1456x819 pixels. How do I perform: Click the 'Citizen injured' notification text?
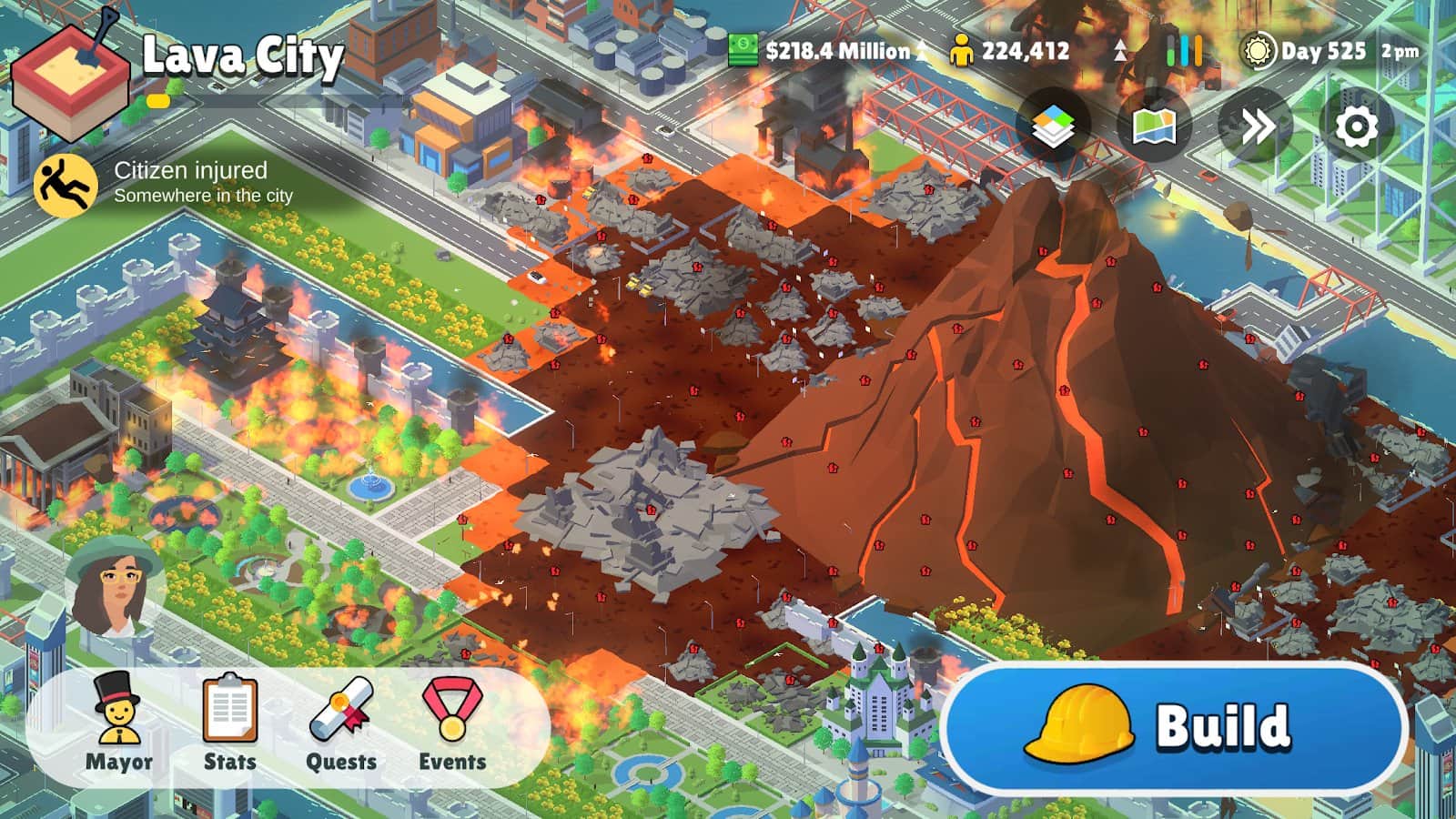(x=191, y=171)
